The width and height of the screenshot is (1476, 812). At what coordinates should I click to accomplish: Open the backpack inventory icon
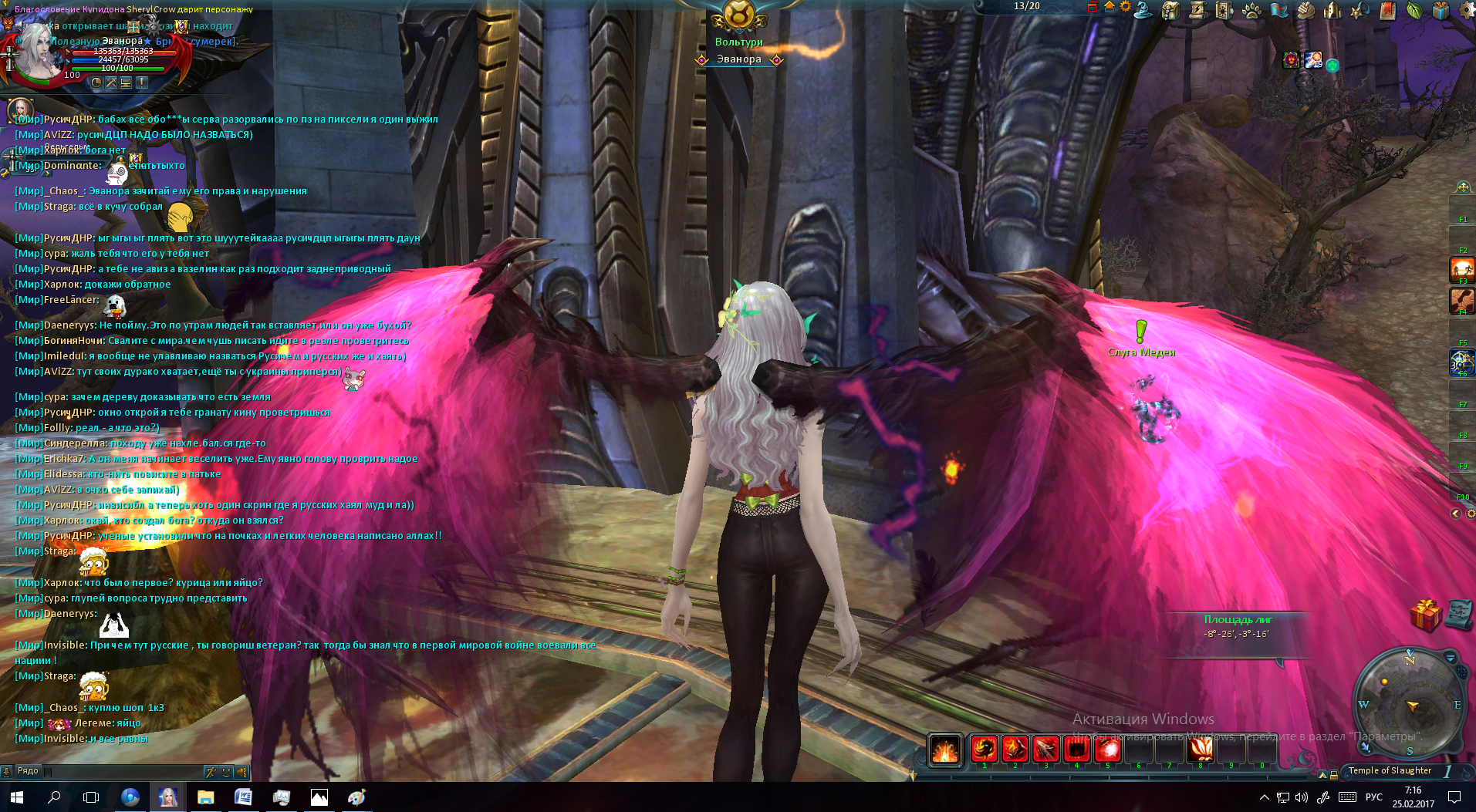tap(1171, 10)
